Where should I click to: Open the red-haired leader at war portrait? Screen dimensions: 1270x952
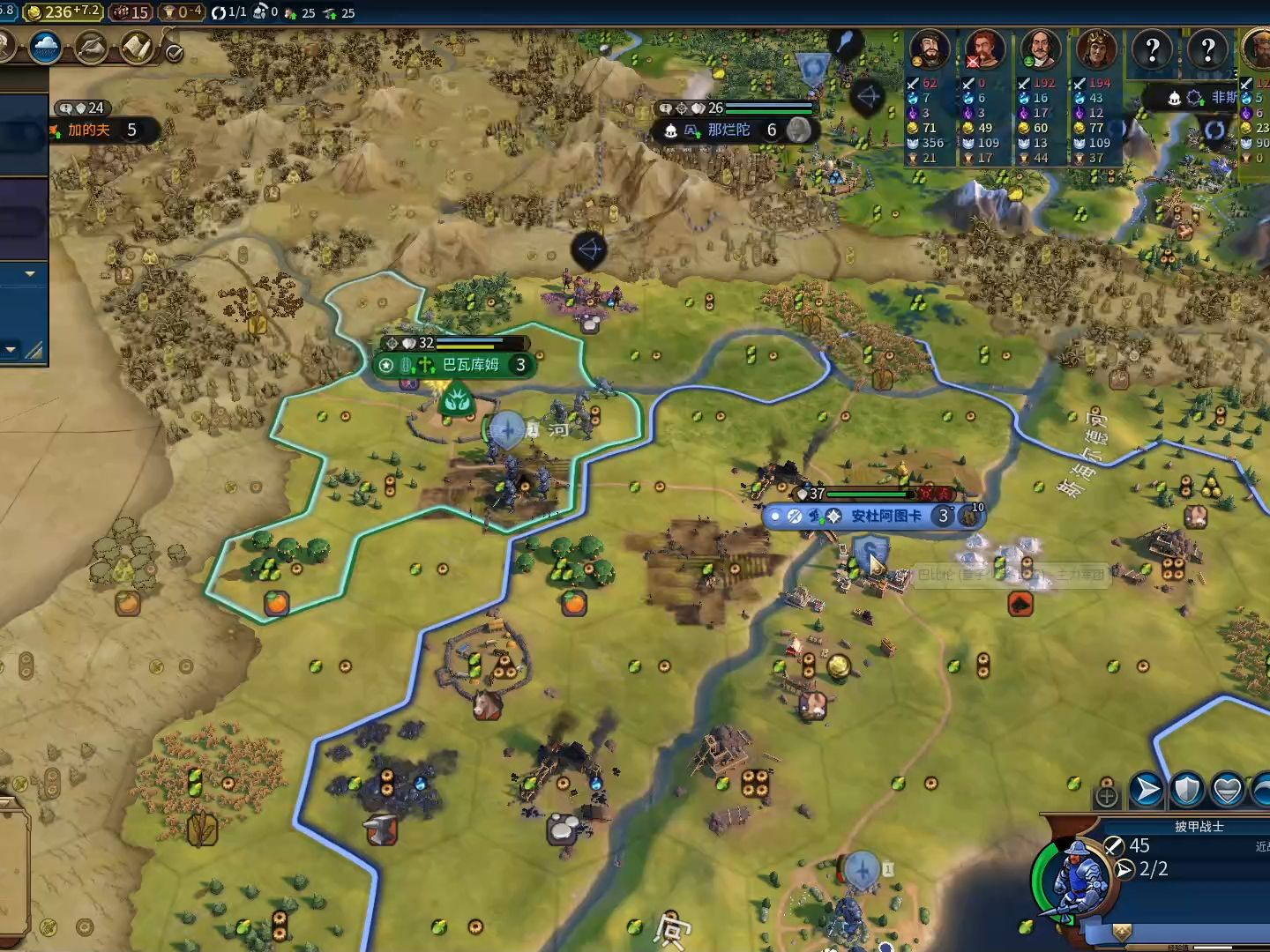point(984,49)
